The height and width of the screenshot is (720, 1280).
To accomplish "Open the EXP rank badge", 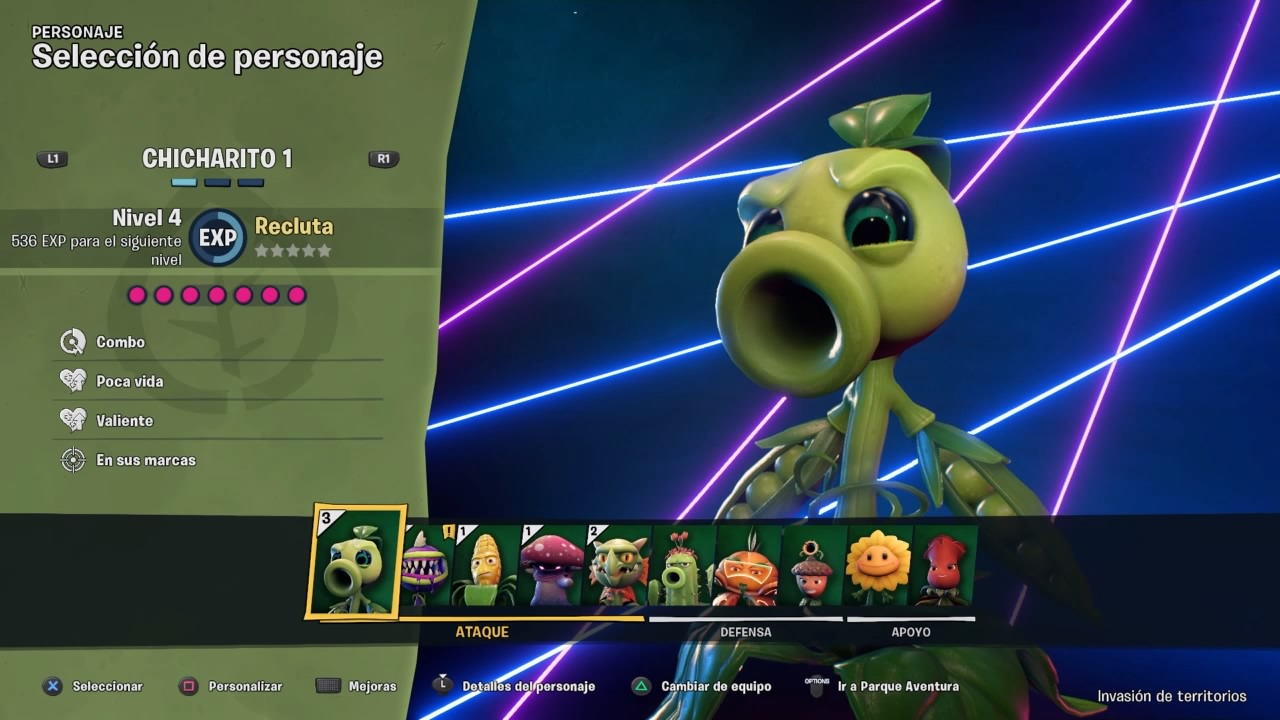I will click(217, 238).
